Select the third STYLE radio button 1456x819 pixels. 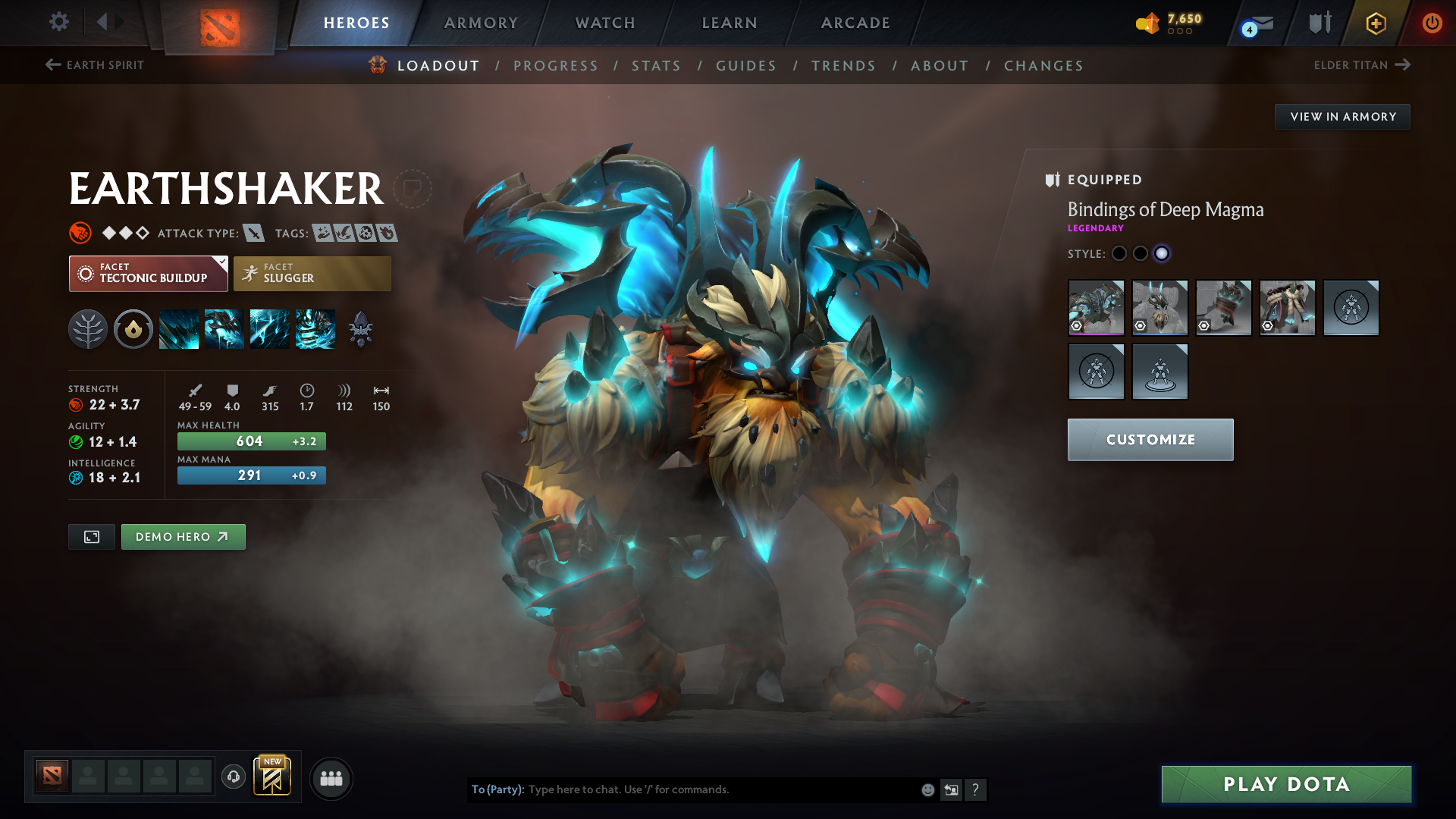point(1162,254)
